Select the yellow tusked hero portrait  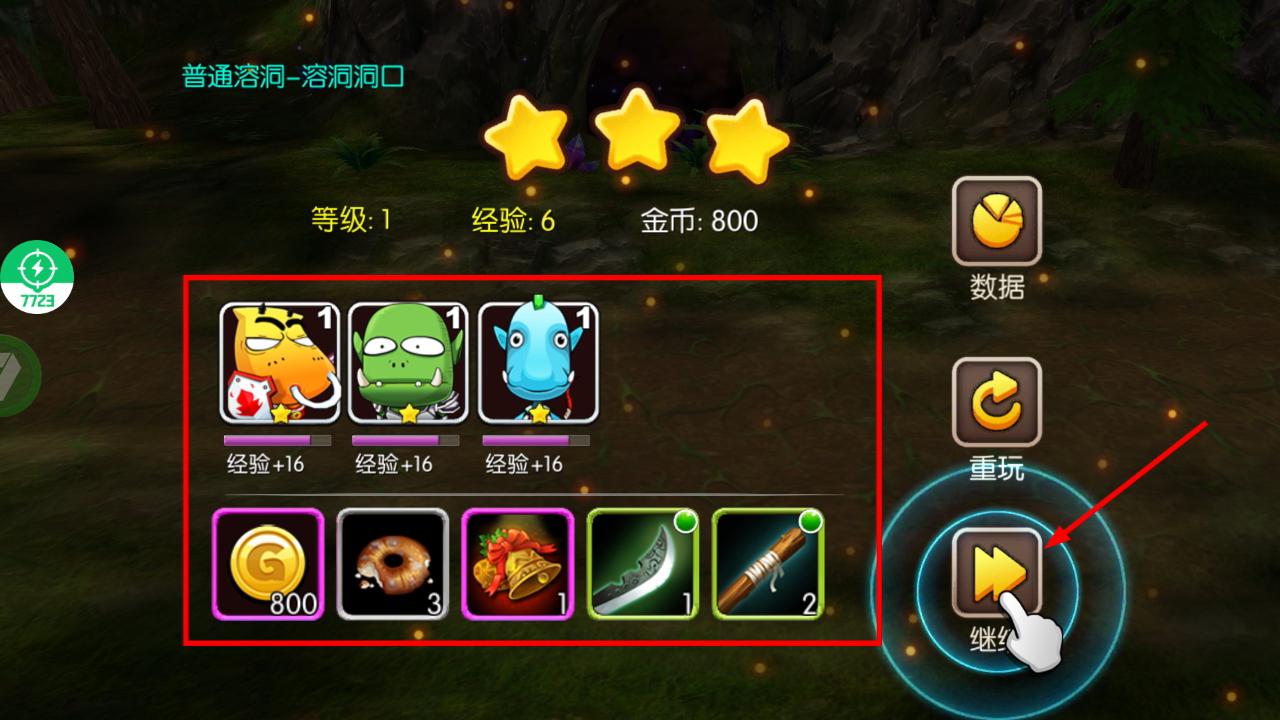click(280, 363)
